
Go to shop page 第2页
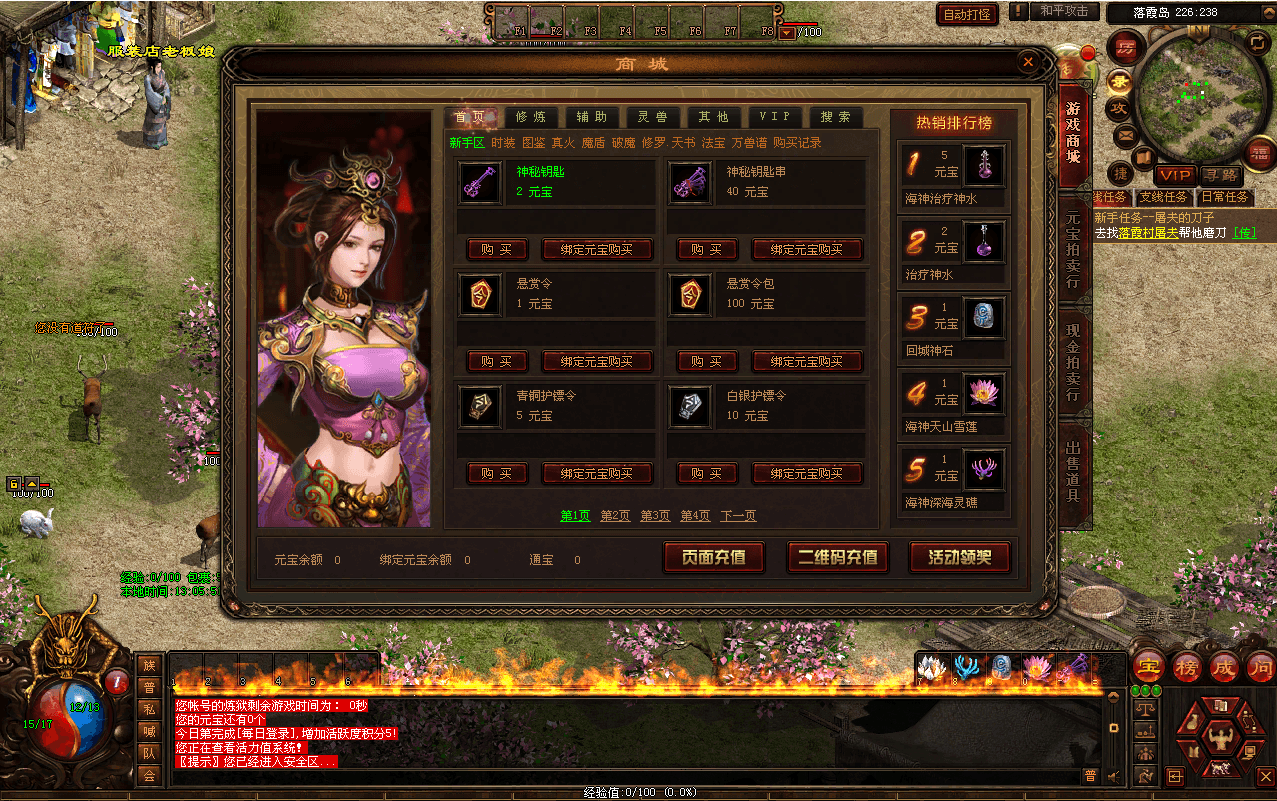615,516
